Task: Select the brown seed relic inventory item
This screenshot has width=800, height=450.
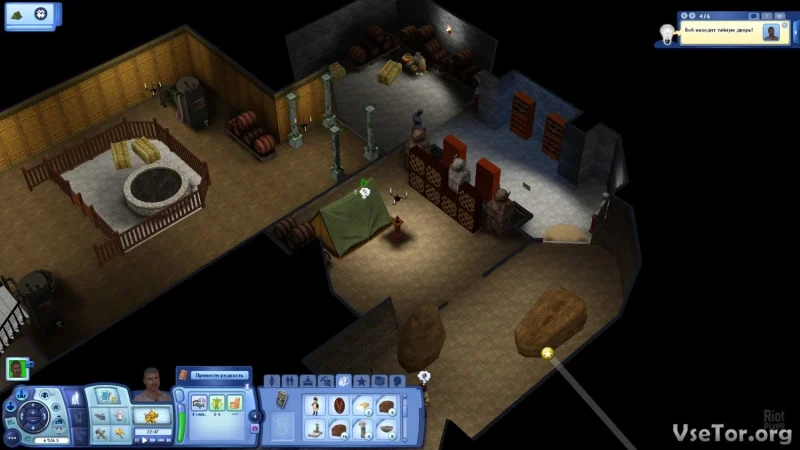Action: [340, 406]
